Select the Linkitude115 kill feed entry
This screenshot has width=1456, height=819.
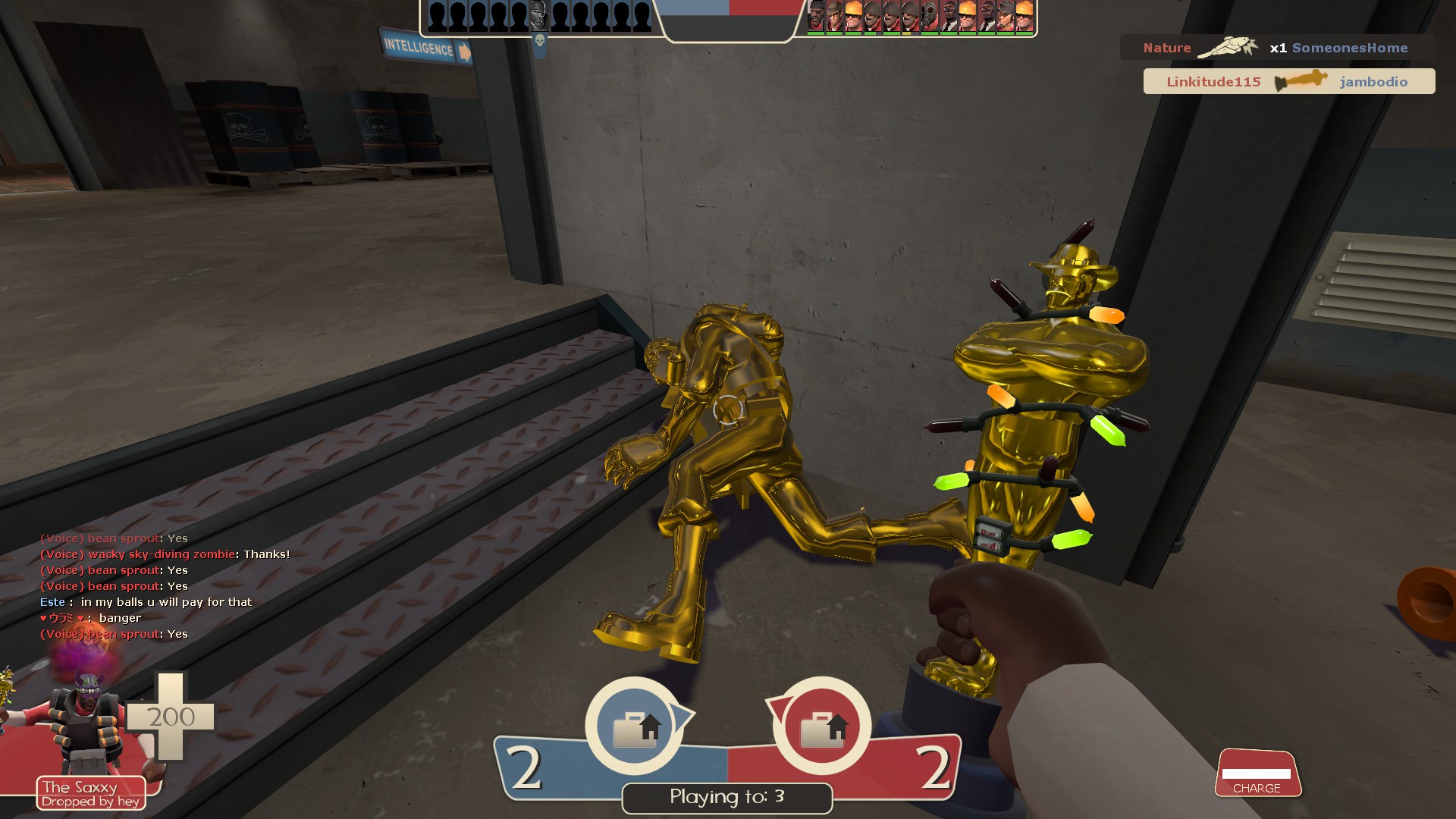point(1288,82)
